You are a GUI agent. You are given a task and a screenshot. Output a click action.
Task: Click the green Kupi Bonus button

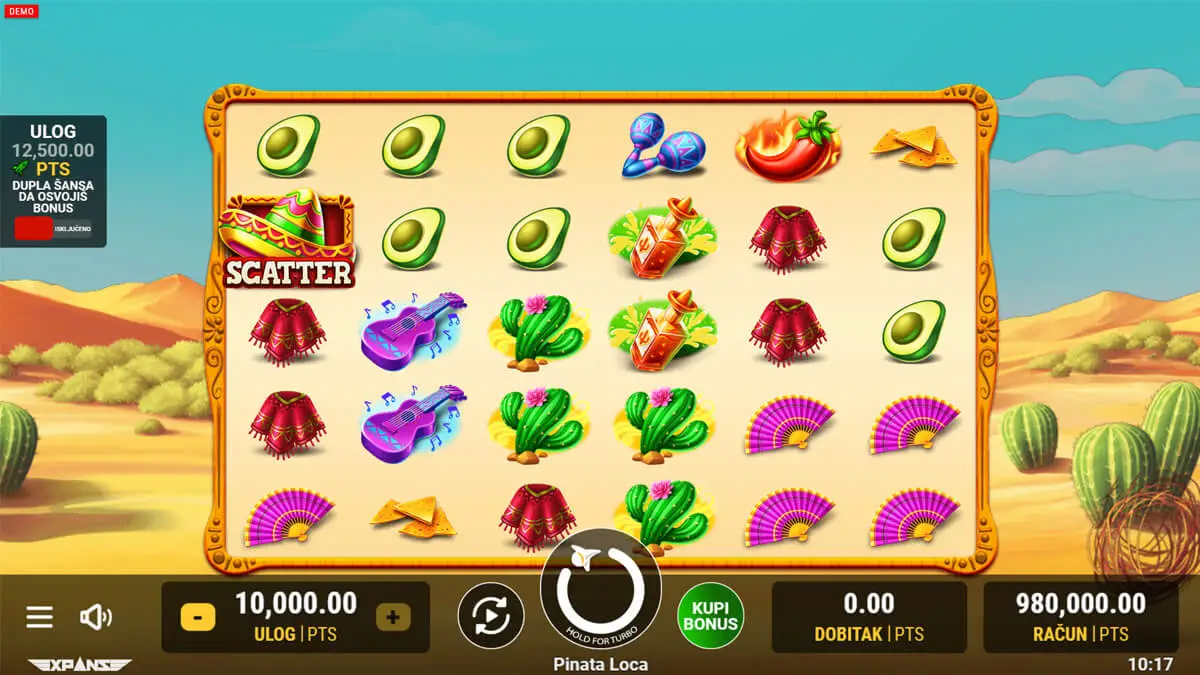click(x=710, y=616)
